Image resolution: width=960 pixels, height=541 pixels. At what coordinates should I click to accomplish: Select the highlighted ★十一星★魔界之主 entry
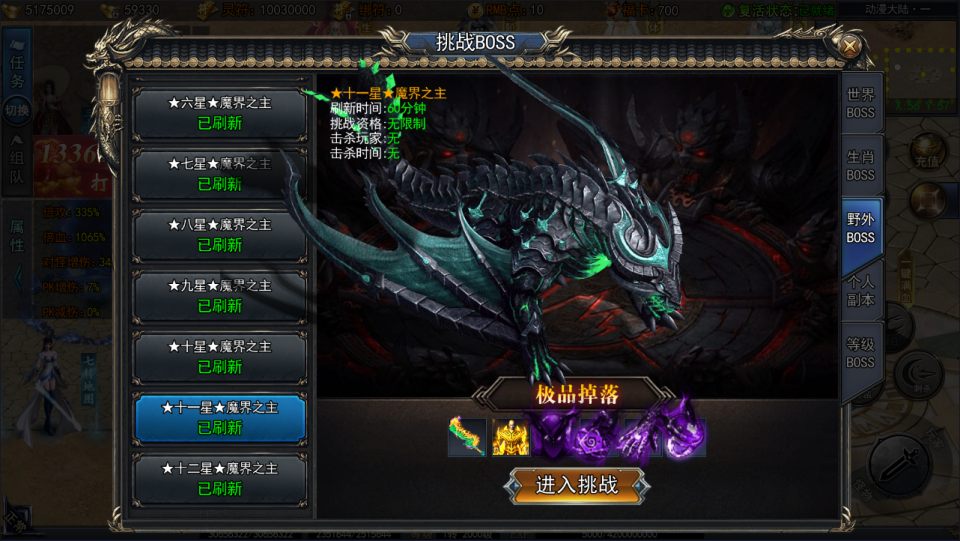point(220,418)
